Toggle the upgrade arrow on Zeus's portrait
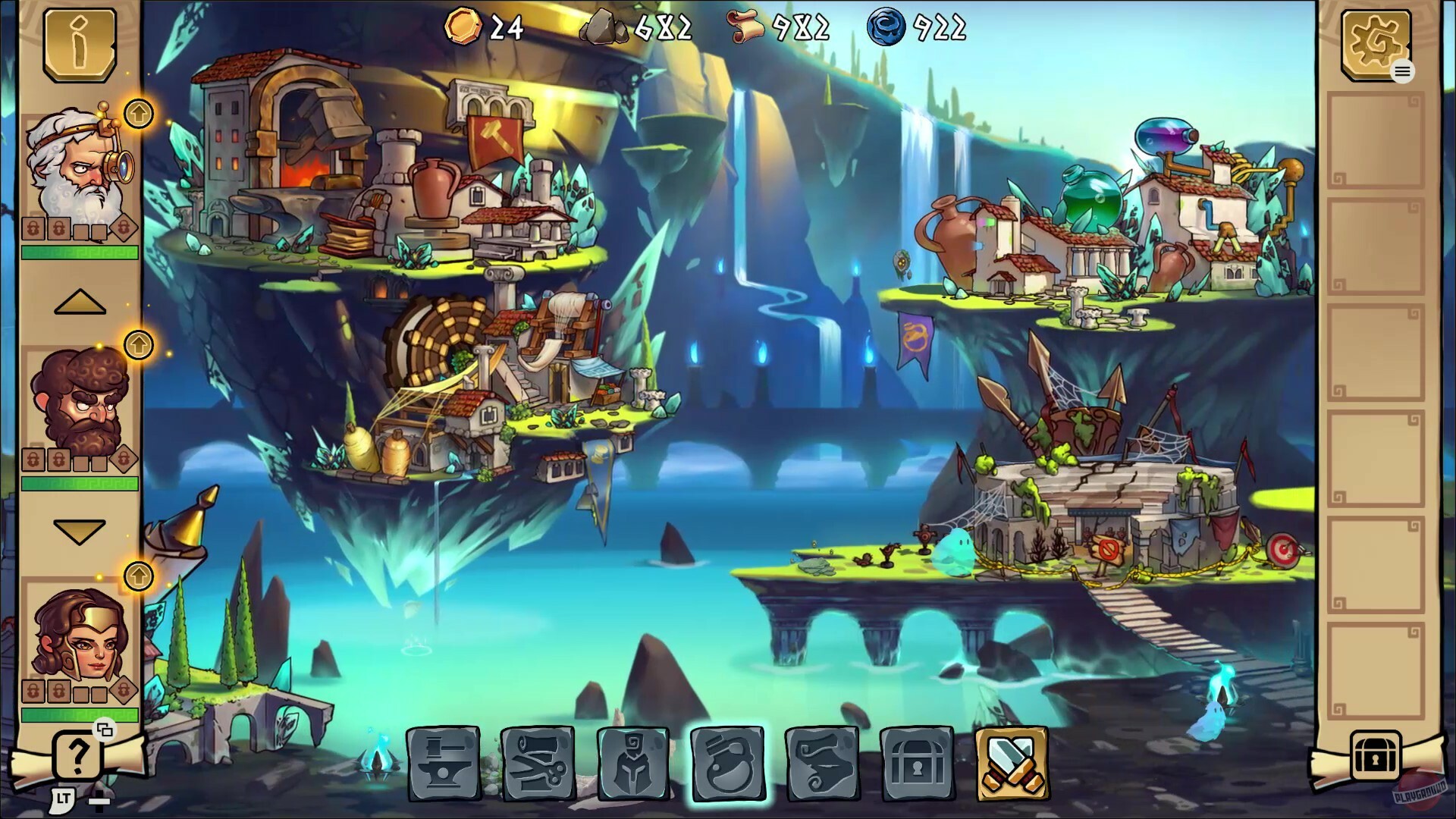The width and height of the screenshot is (1456, 819). point(139,114)
